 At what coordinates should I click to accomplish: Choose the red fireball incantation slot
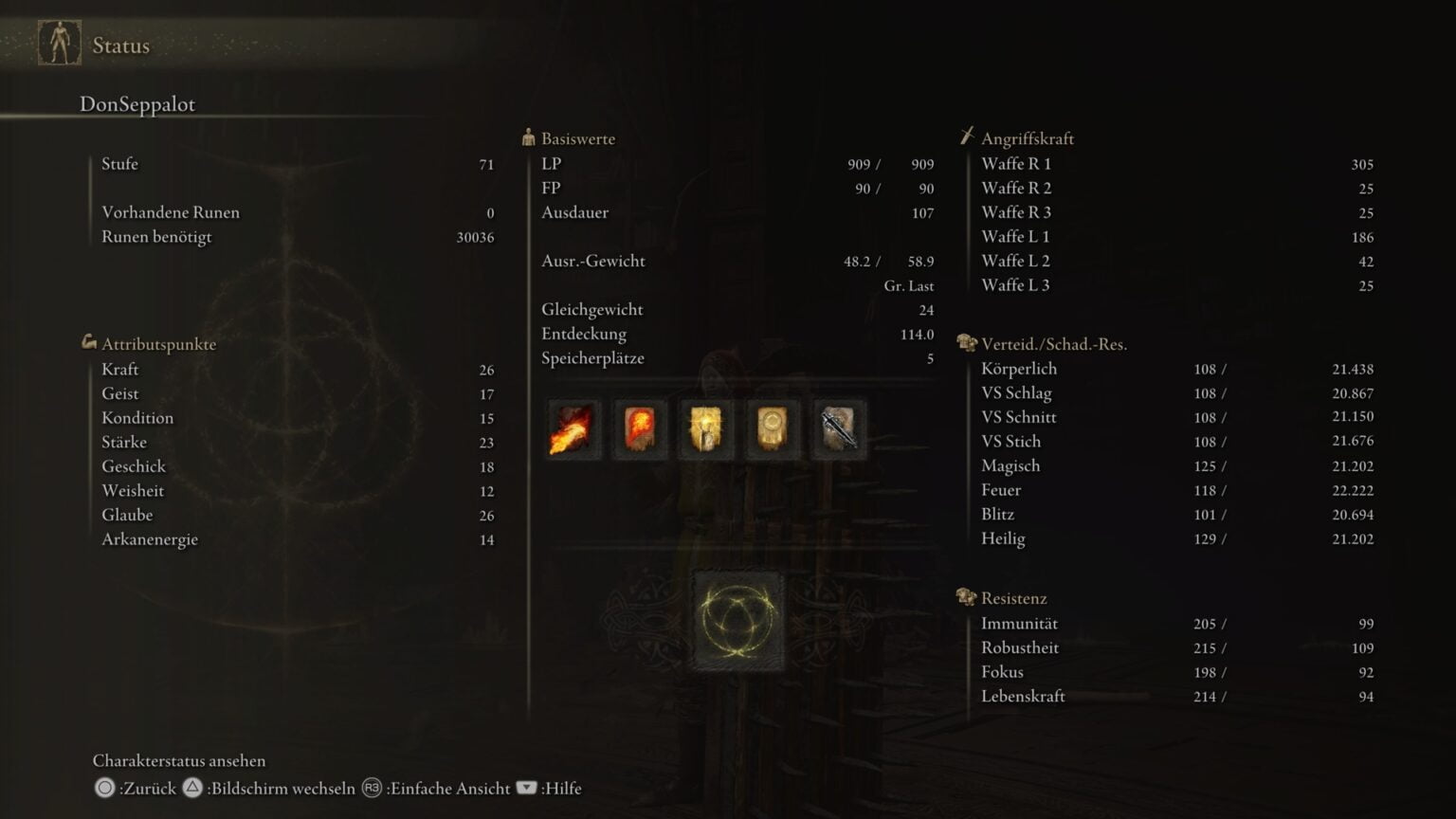point(640,428)
